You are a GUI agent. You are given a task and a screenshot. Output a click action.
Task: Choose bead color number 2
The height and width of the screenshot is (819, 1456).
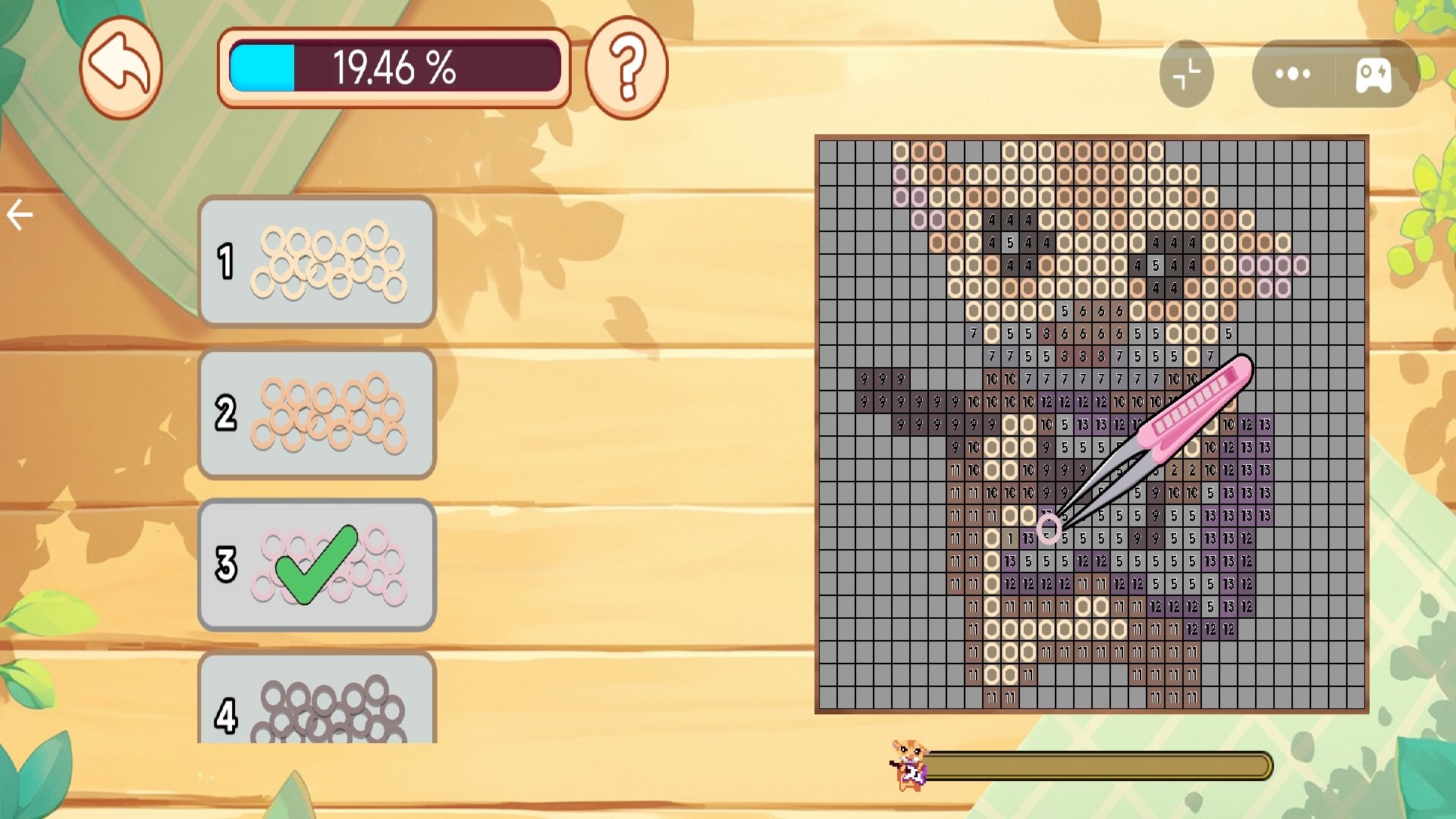tap(317, 413)
